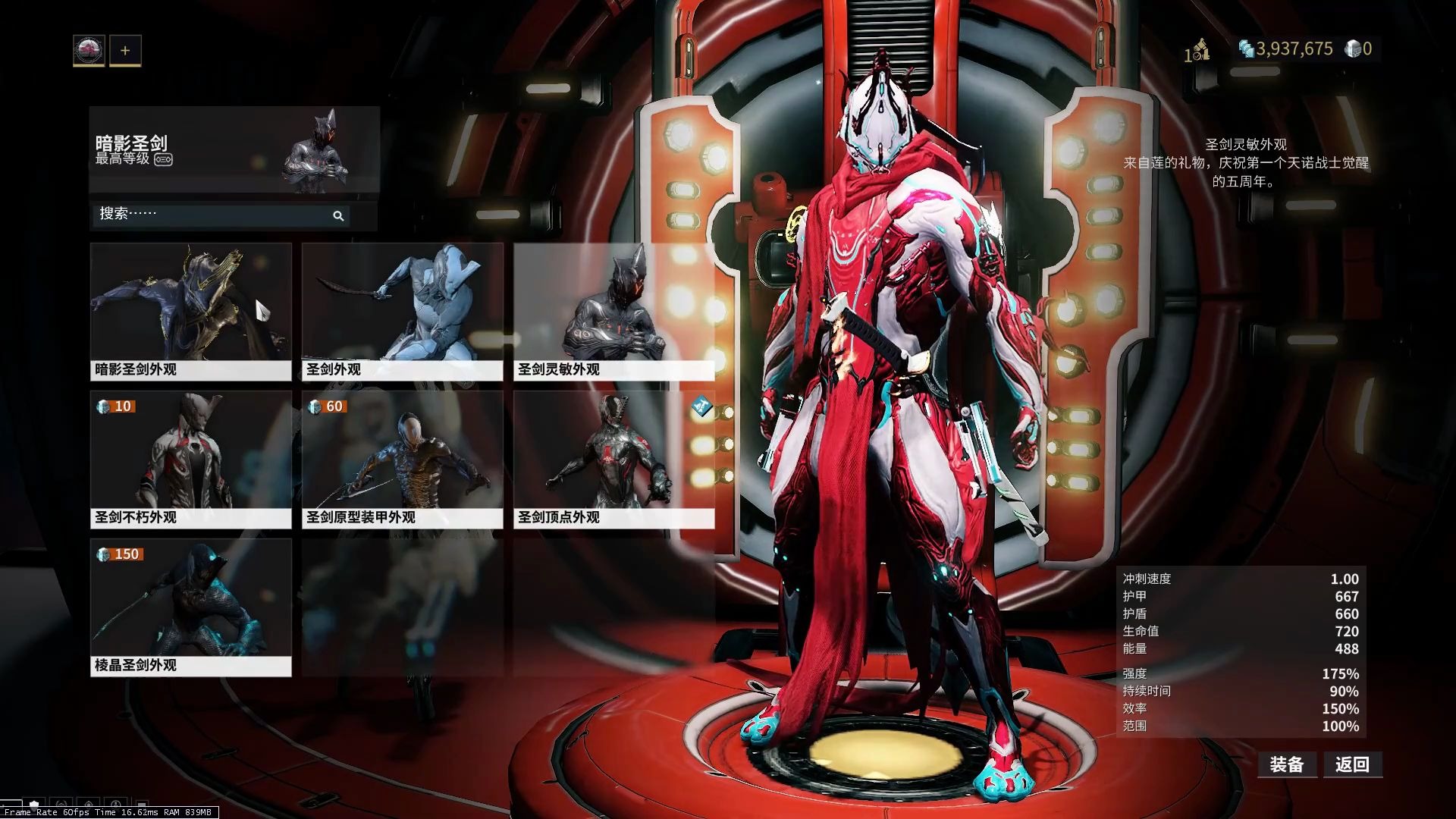This screenshot has width=1456, height=819.
Task: Choose the 圣剑外观 default skin
Action: coord(402,311)
